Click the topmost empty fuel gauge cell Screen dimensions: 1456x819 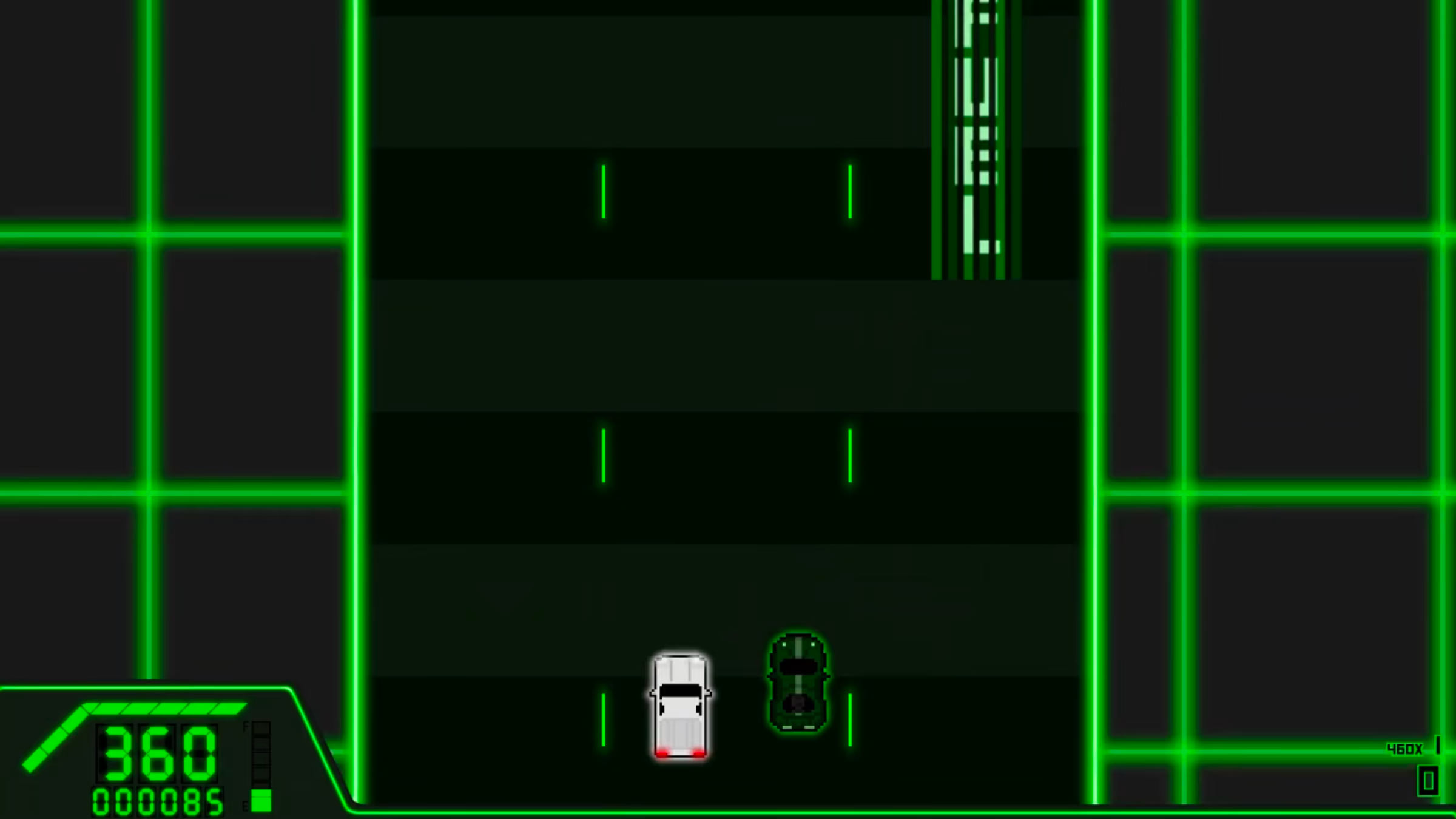[x=261, y=728]
